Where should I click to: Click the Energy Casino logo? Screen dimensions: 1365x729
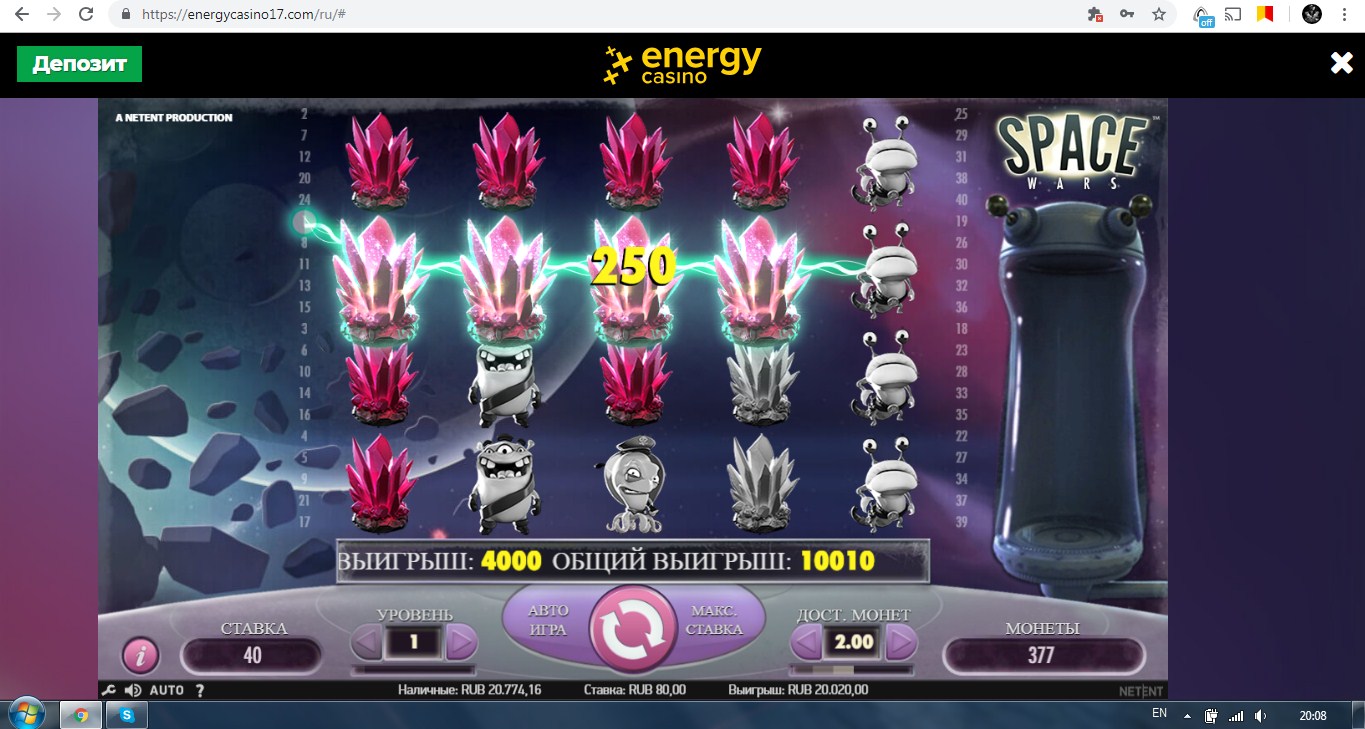[x=682, y=64]
